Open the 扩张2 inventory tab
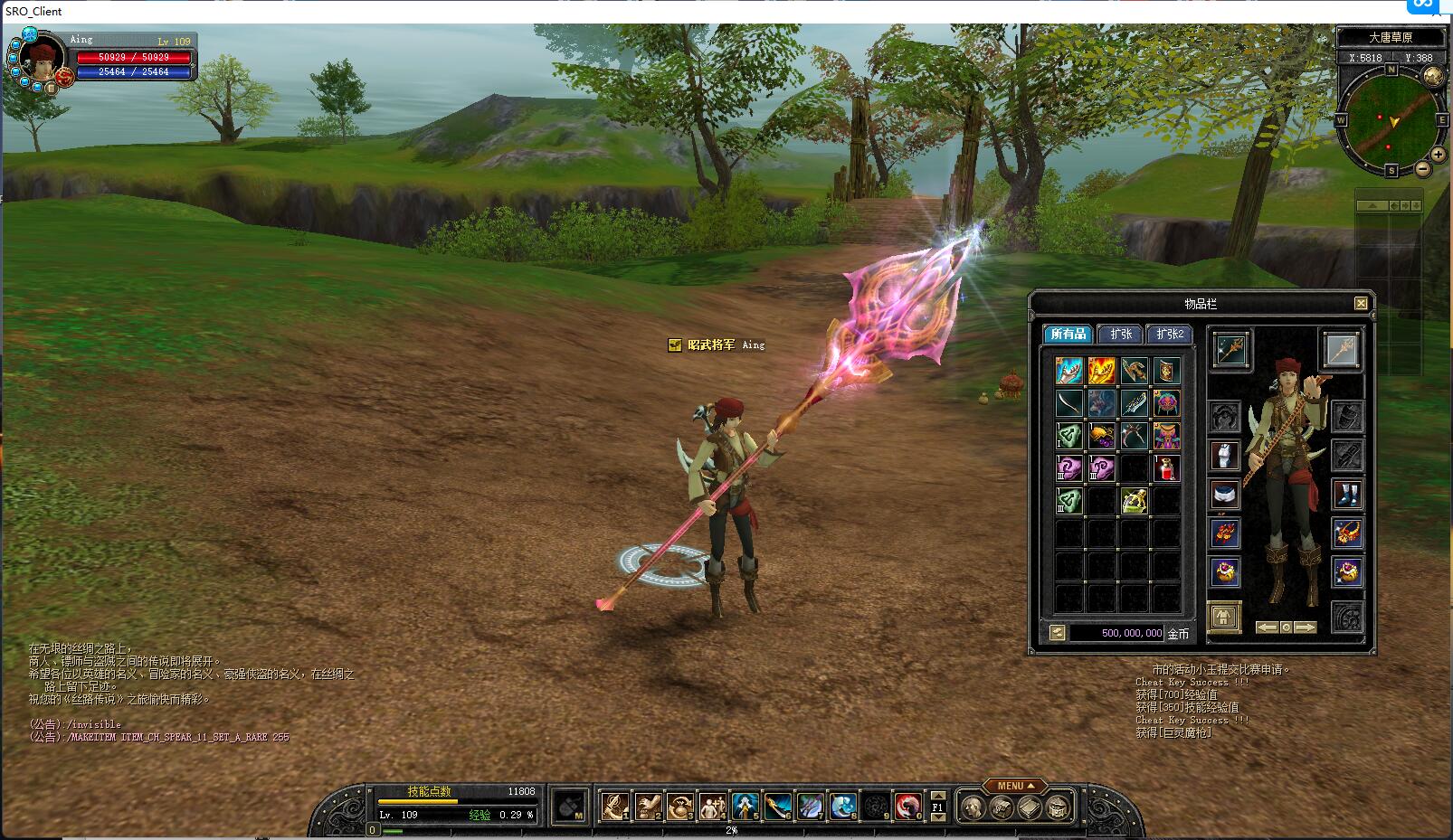 pyautogui.click(x=1169, y=335)
